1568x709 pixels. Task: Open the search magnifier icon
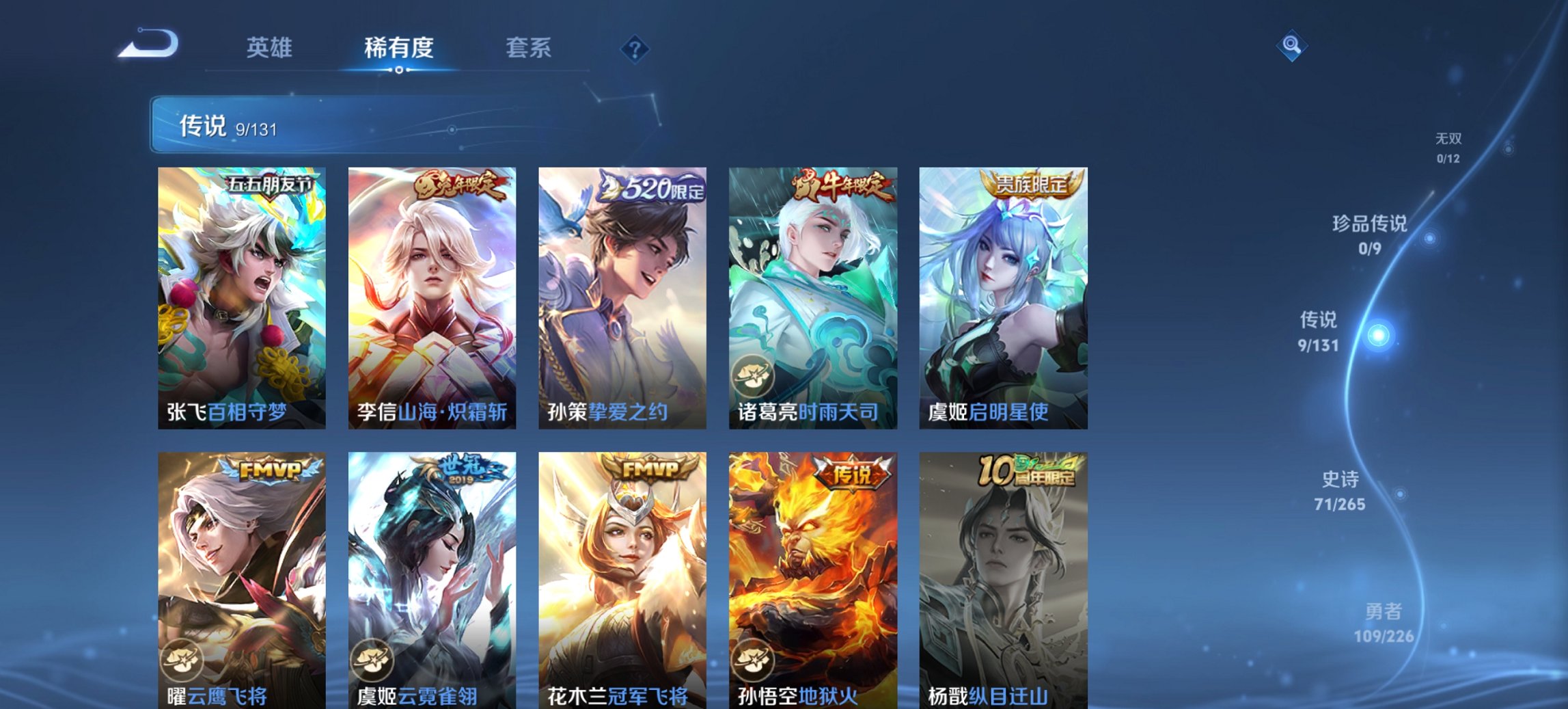1291,46
